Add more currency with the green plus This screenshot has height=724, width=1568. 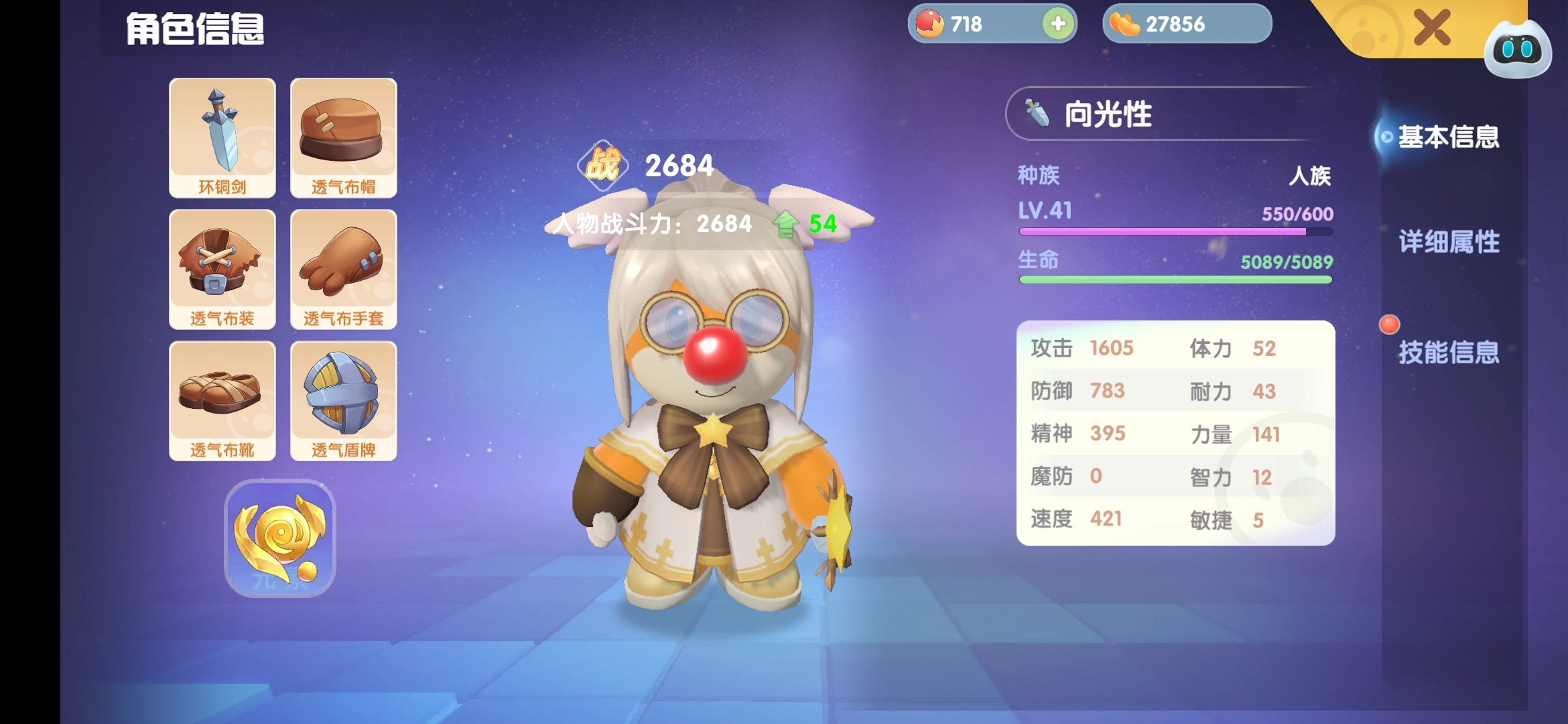click(1058, 24)
